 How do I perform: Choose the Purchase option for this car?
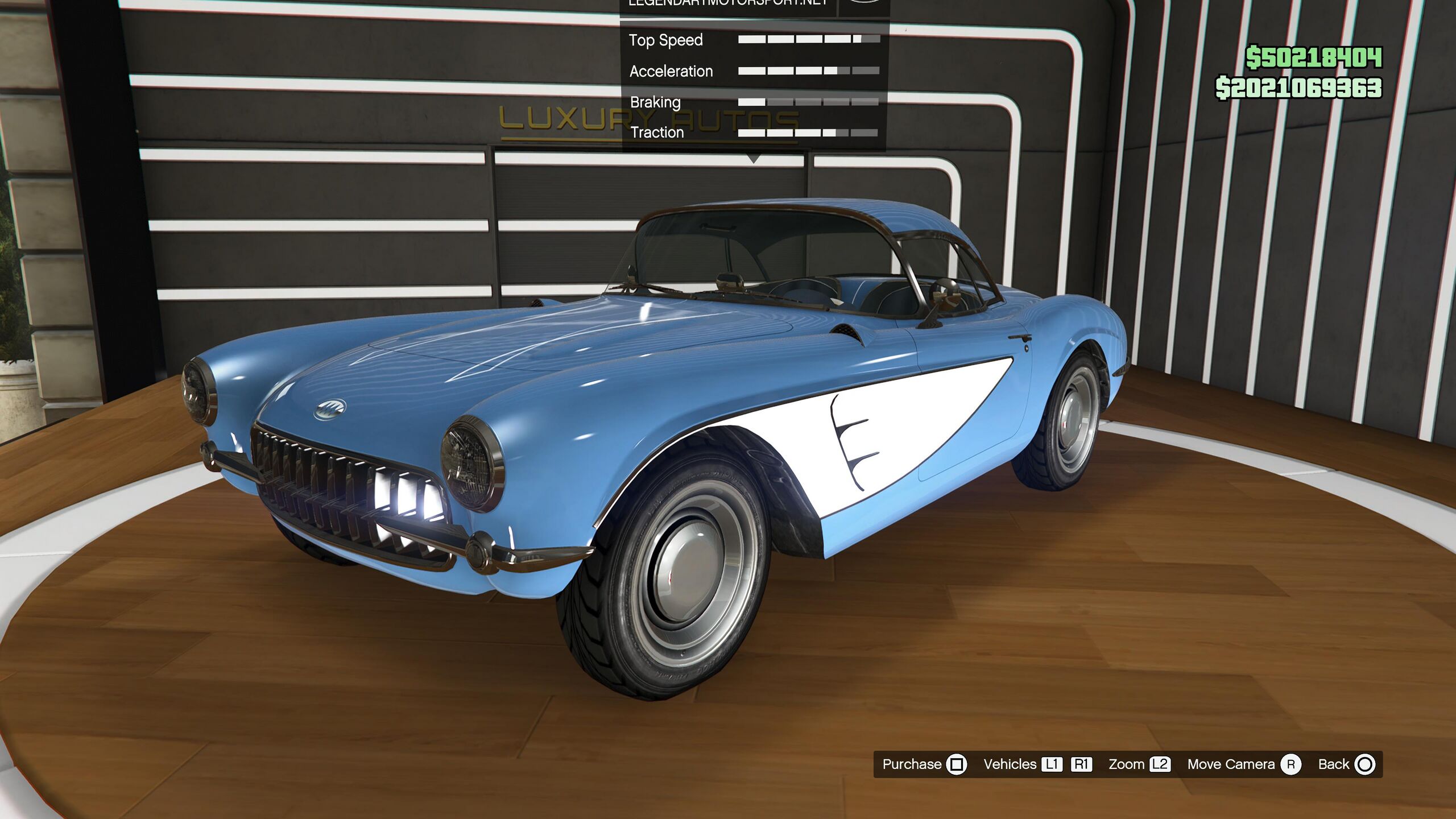[924, 764]
